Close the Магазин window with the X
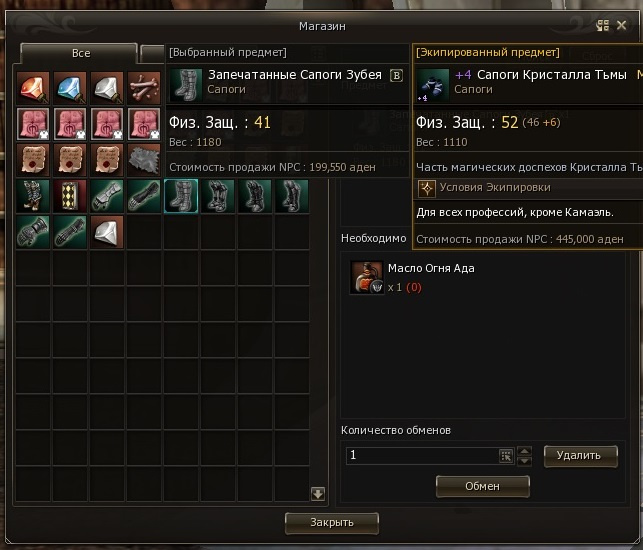This screenshot has height=550, width=643. click(621, 26)
